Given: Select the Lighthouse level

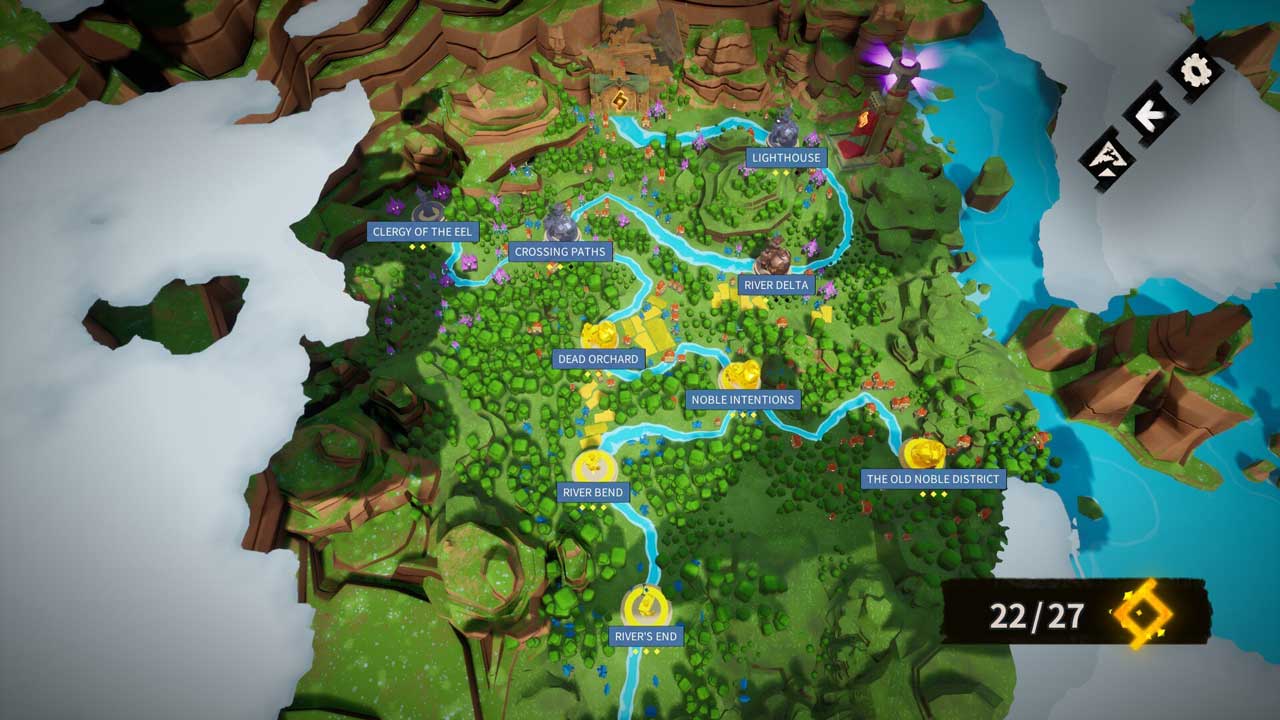Looking at the screenshot, I should pos(786,158).
